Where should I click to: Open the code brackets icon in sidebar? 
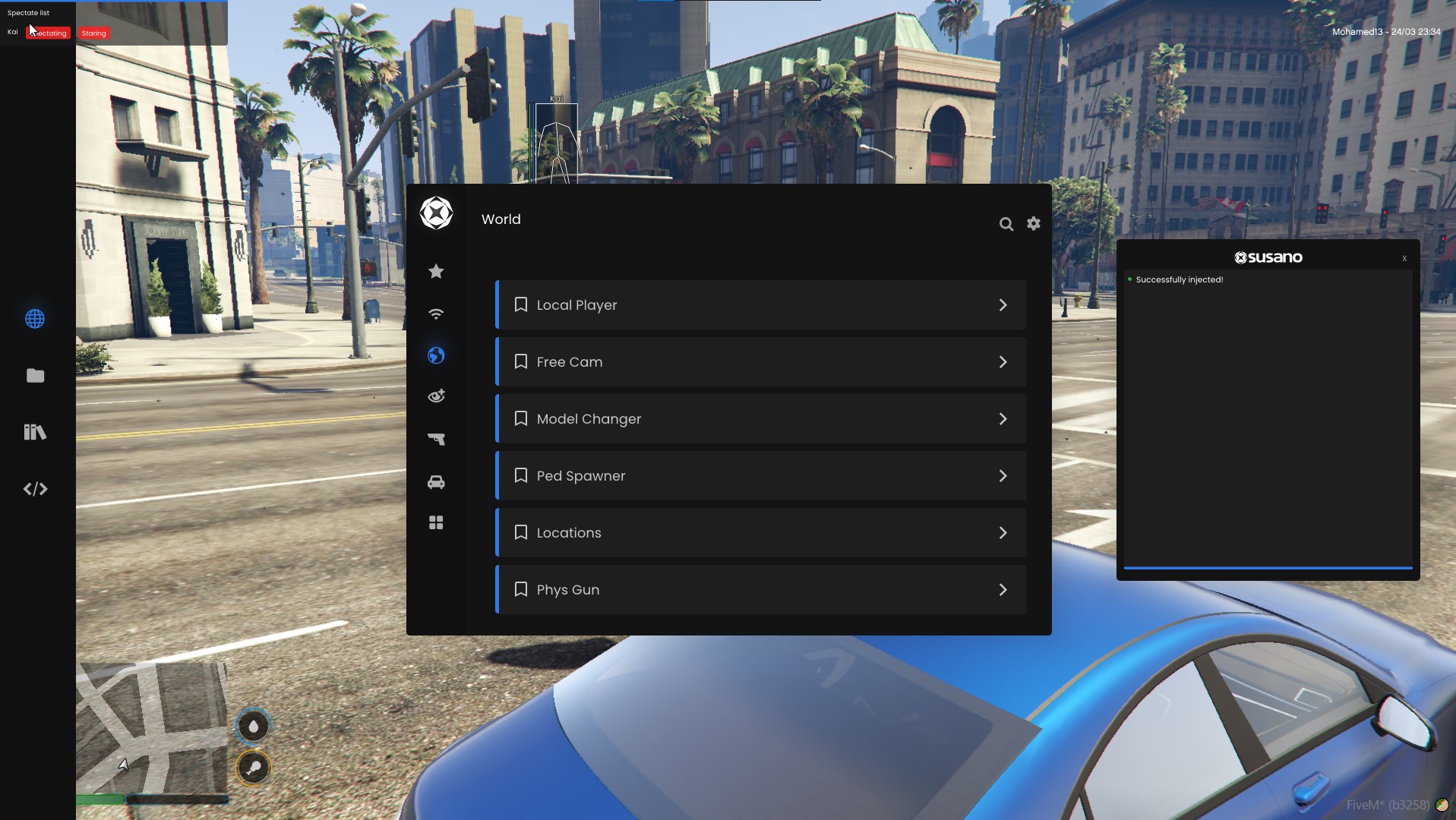tap(35, 489)
